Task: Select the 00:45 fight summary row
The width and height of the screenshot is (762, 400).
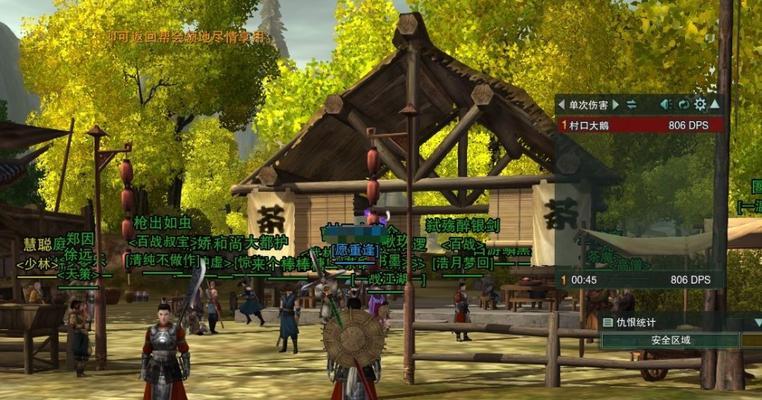Action: (640, 279)
